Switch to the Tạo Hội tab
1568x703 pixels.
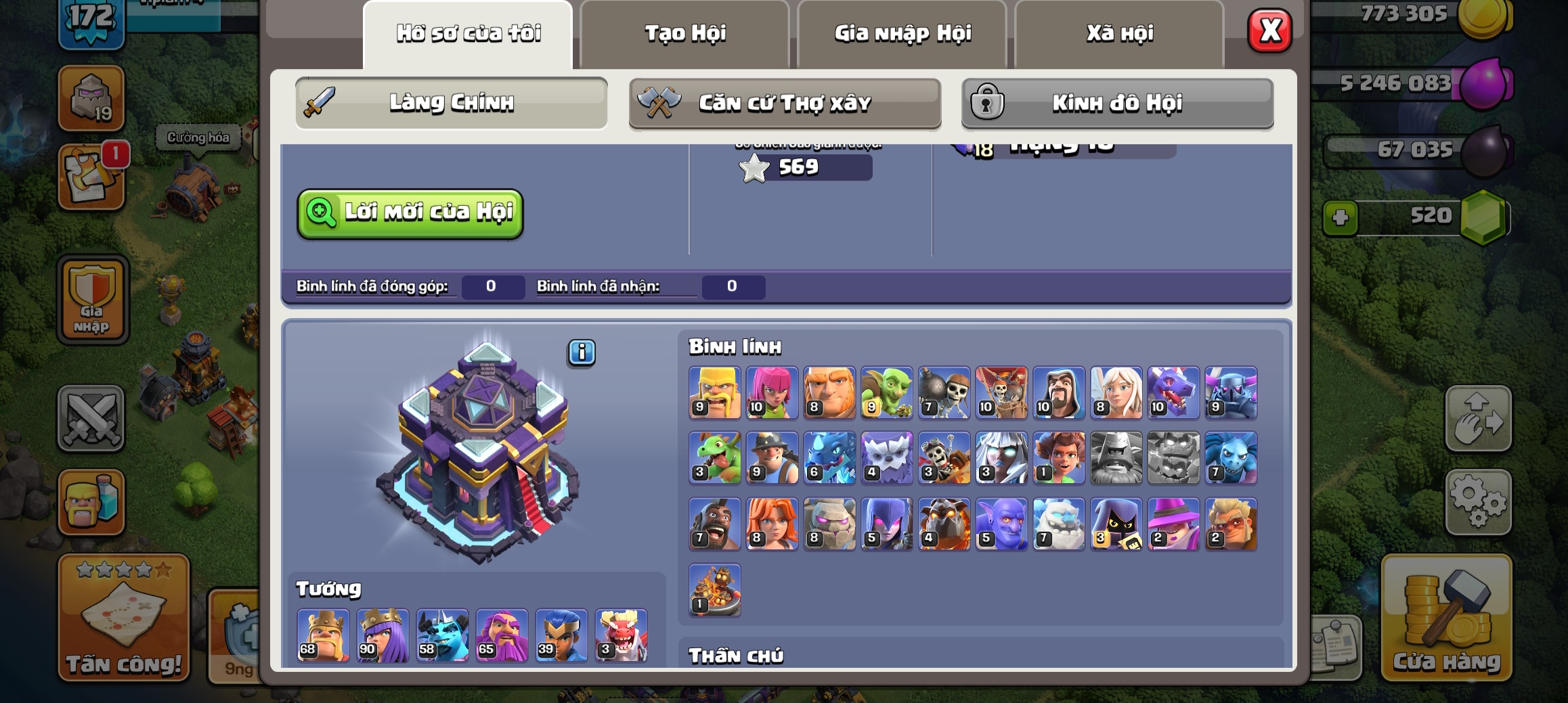coord(684,33)
